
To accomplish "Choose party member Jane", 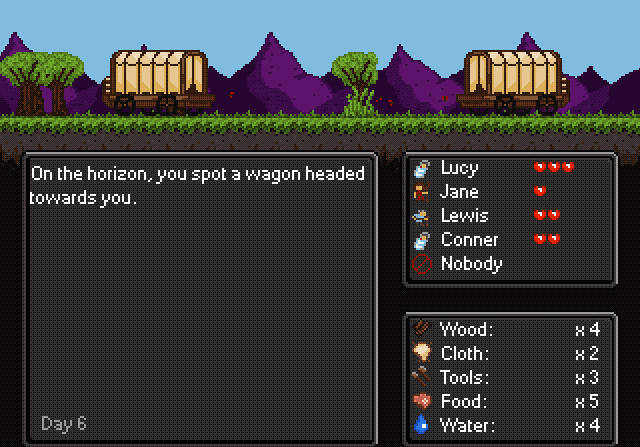I will (459, 192).
